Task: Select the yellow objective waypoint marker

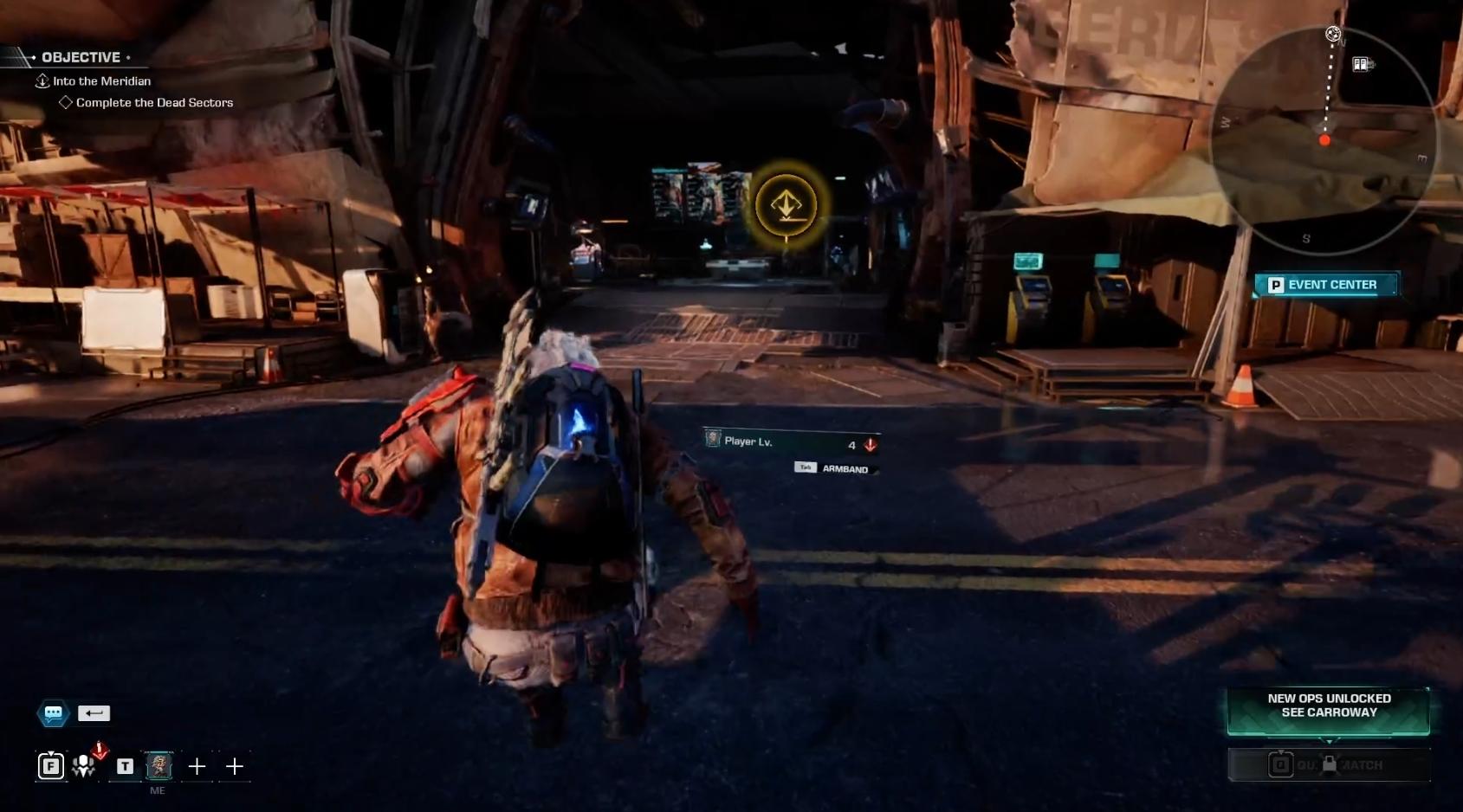Action: coord(786,206)
